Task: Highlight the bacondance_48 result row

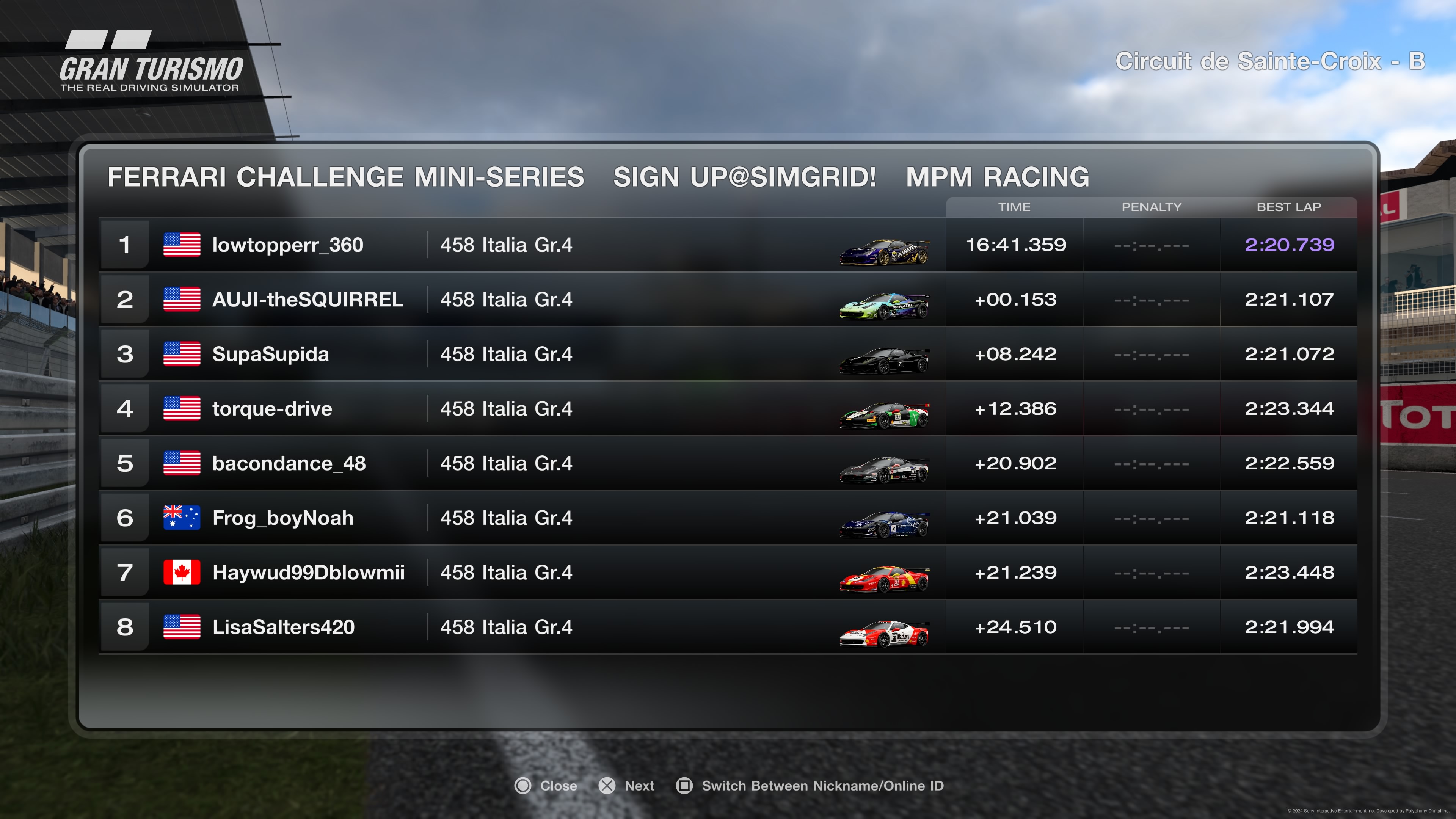Action: coord(289,463)
